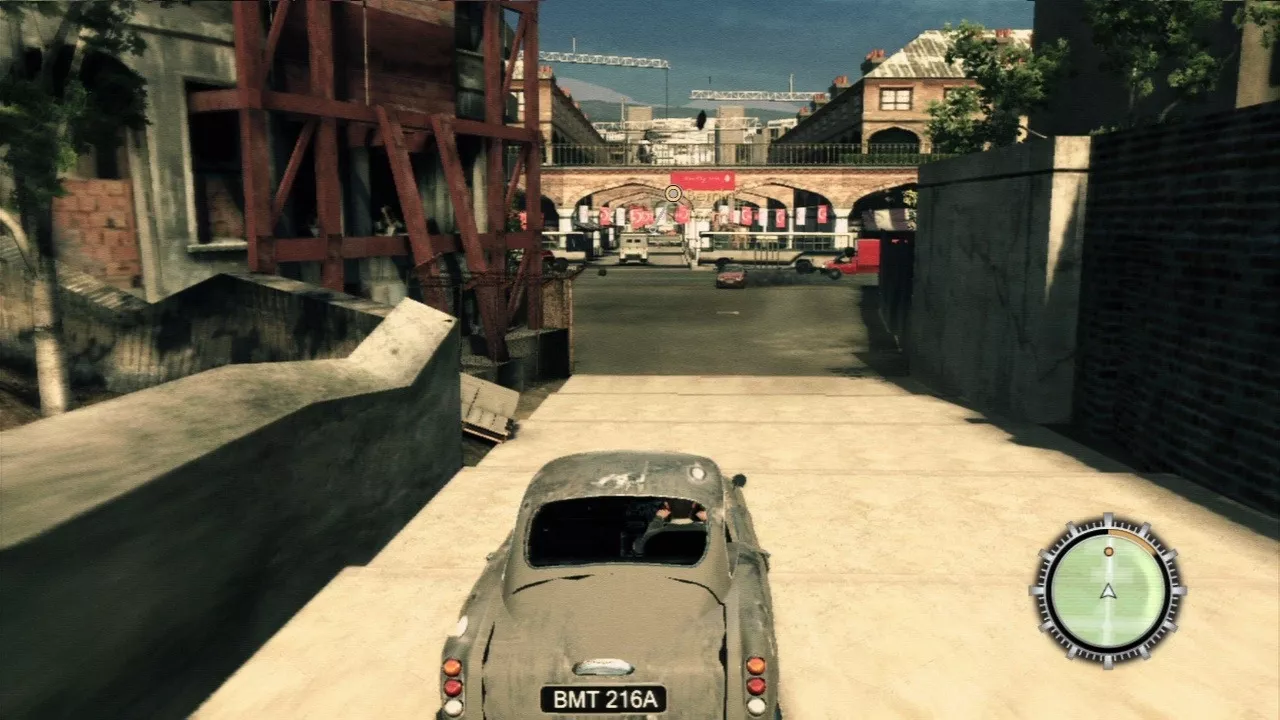Click the white player arrow on minimap
The height and width of the screenshot is (720, 1280).
point(1108,591)
